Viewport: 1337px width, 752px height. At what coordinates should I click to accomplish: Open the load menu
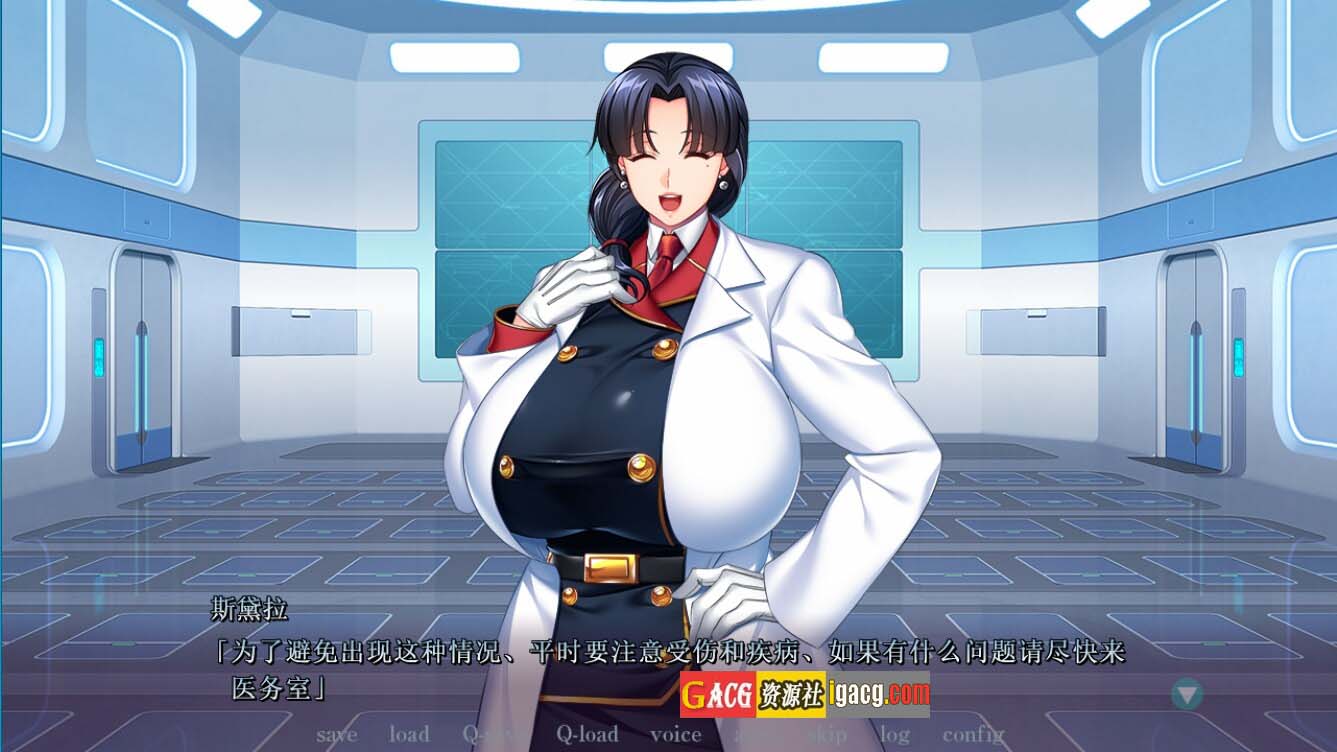(x=409, y=735)
